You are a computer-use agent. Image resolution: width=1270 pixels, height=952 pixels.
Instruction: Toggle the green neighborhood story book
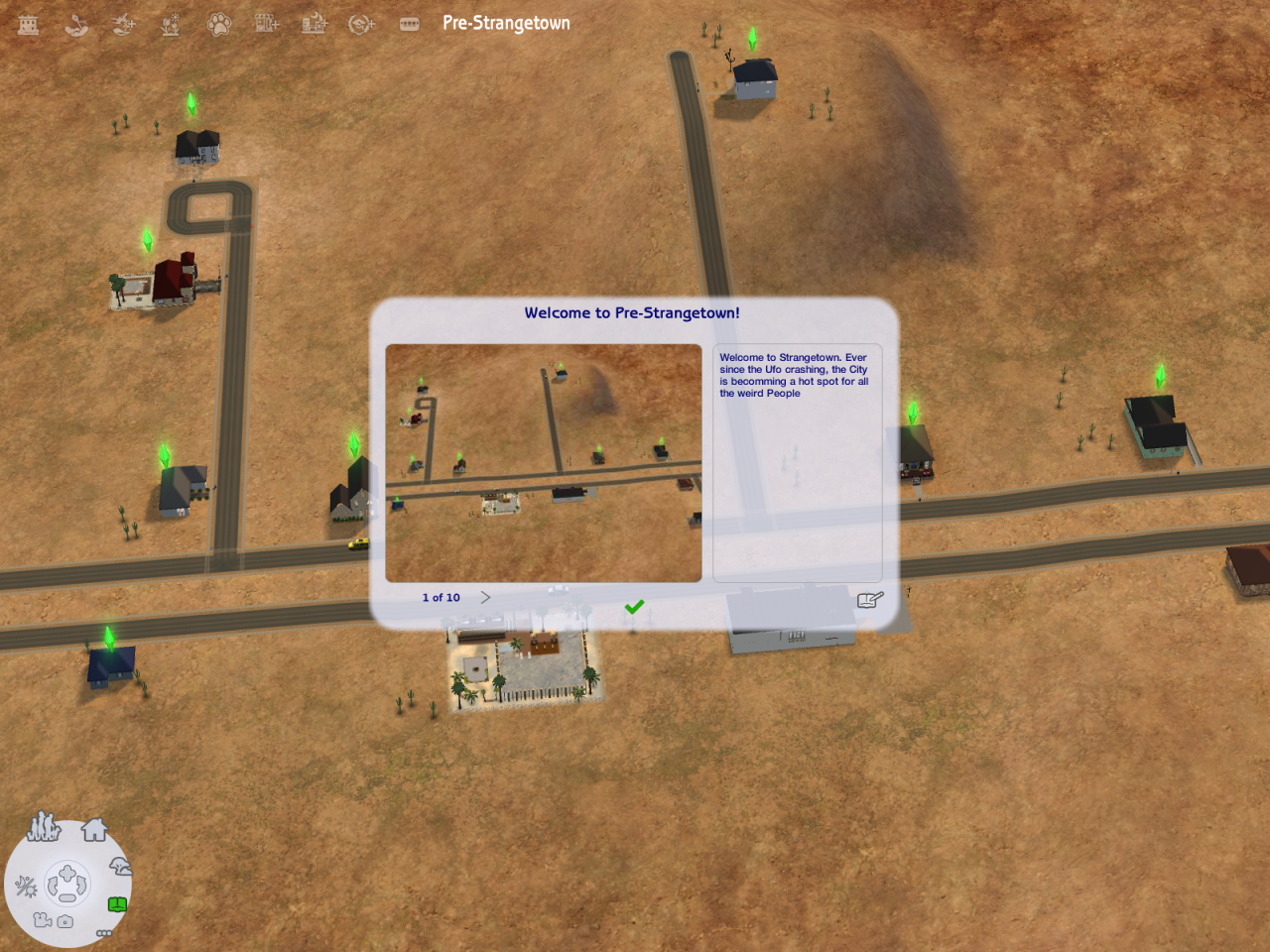click(117, 904)
